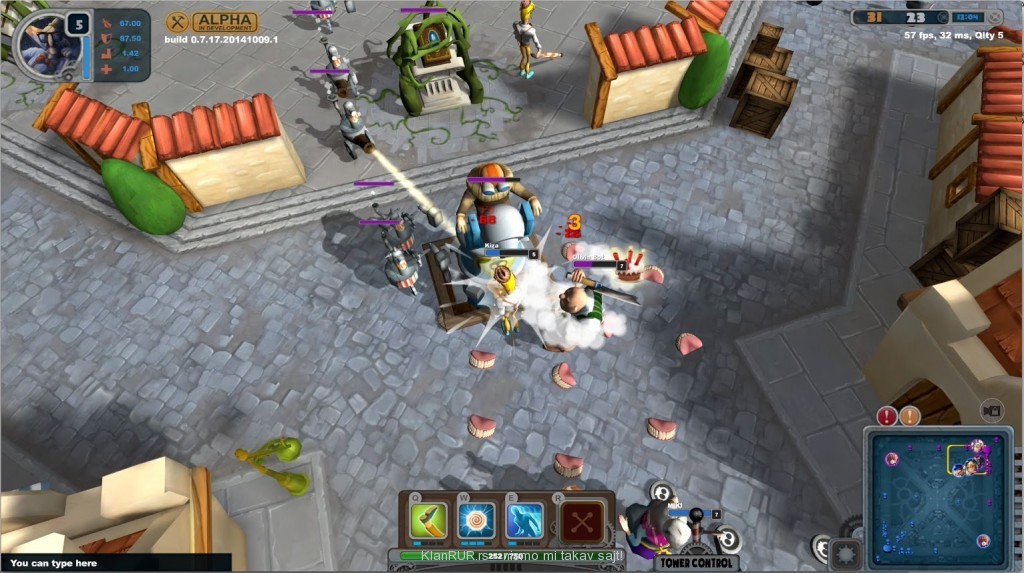
Task: Activate the Q green blade ability
Action: tap(428, 521)
